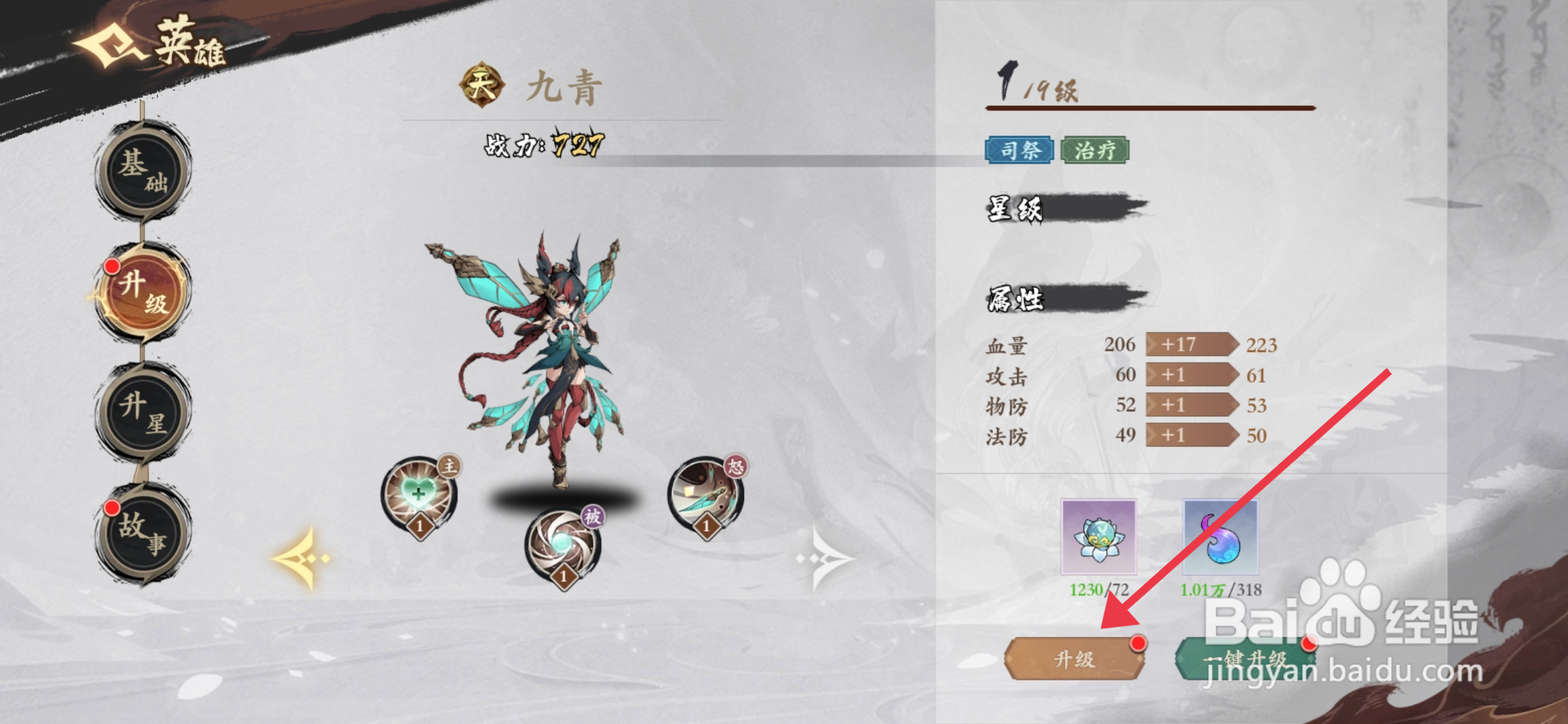Toggle the 治疗 healer role tag
The image size is (1568, 724).
point(1094,150)
